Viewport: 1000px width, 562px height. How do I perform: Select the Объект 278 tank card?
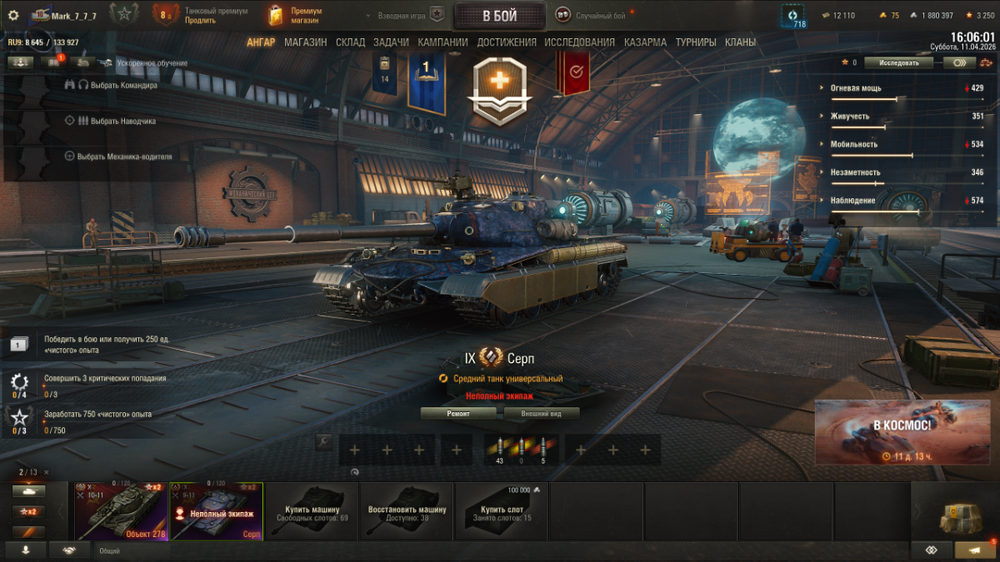[121, 511]
